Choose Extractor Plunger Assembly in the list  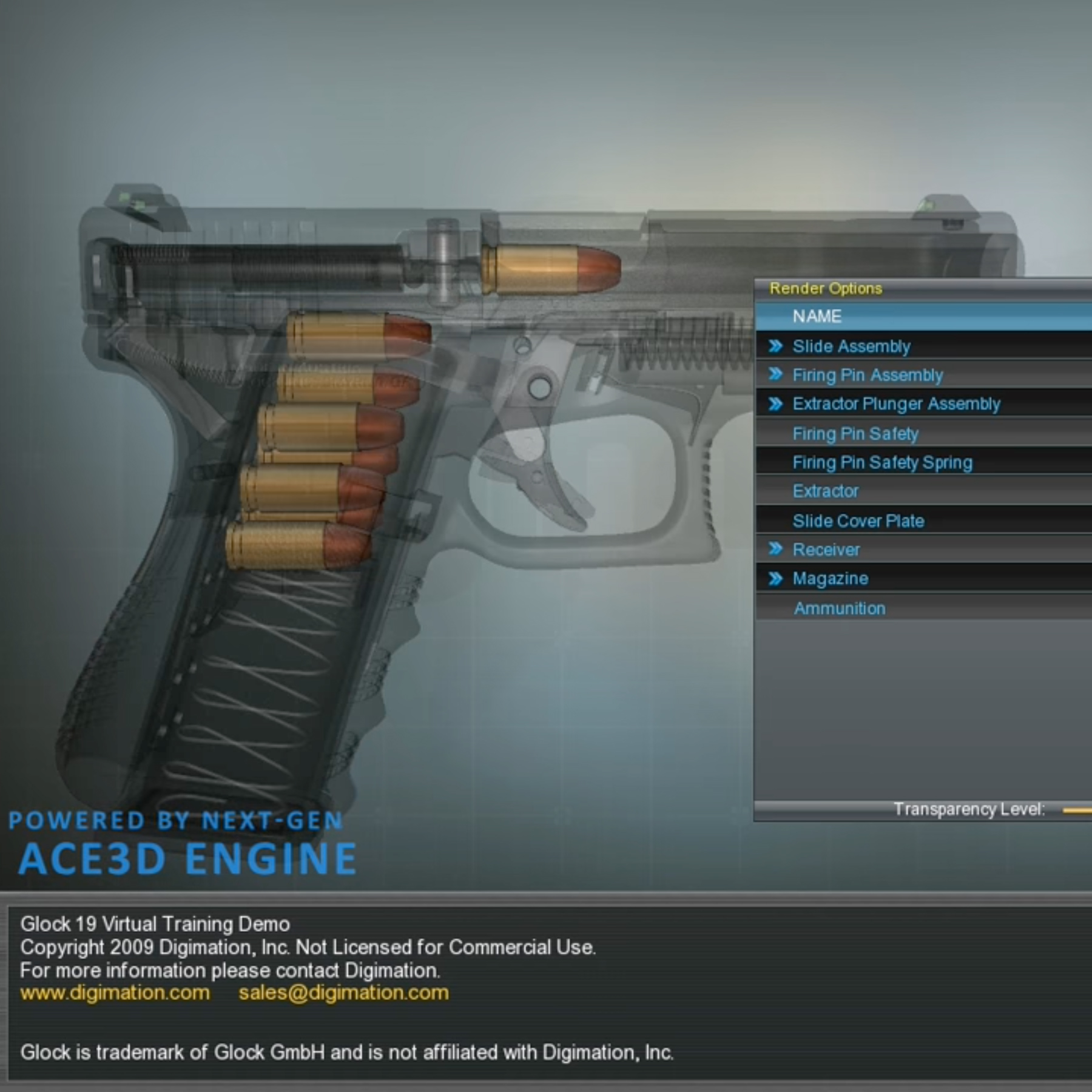point(896,404)
